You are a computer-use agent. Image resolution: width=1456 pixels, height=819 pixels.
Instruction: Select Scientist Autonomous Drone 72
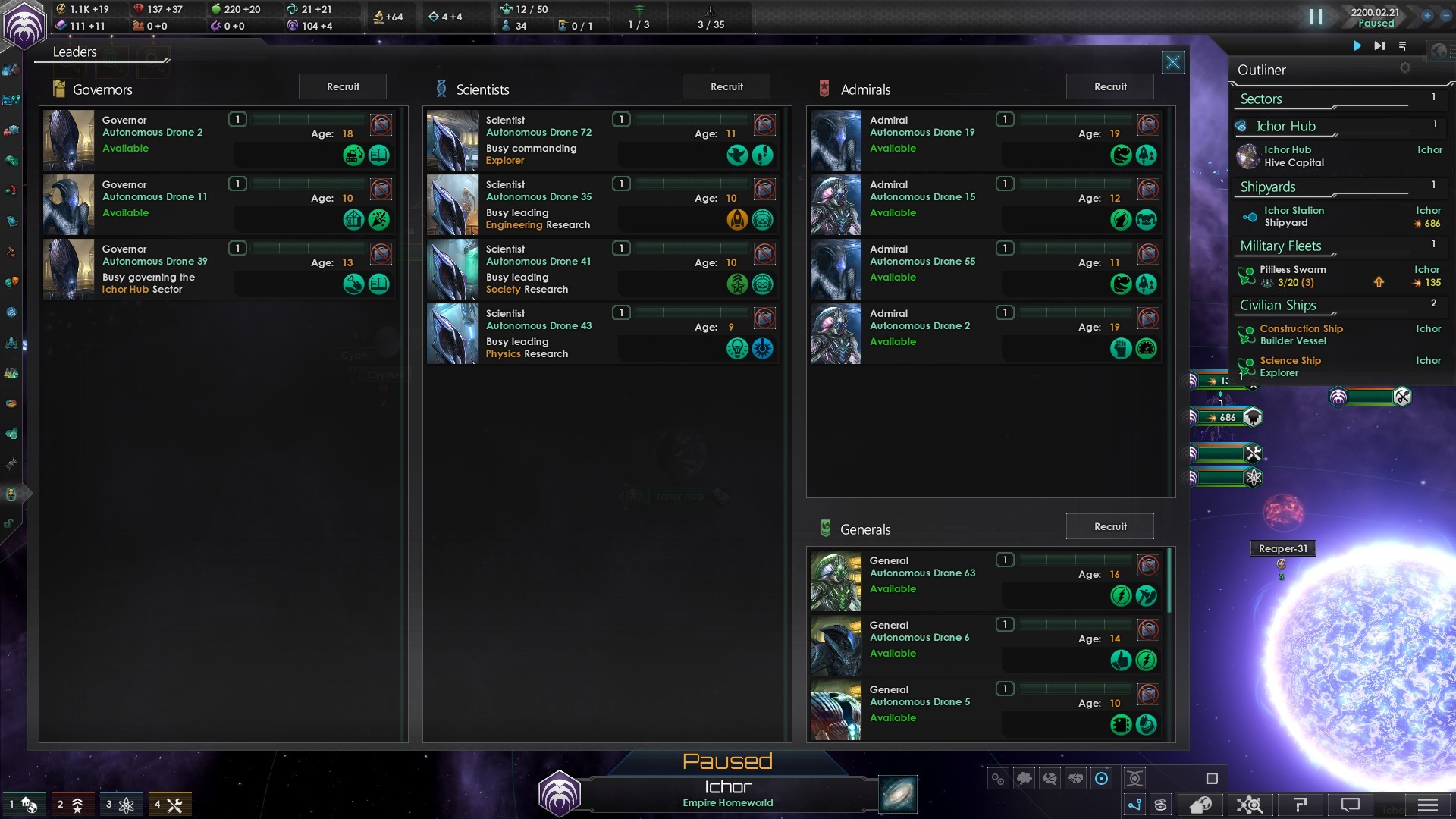(538, 132)
